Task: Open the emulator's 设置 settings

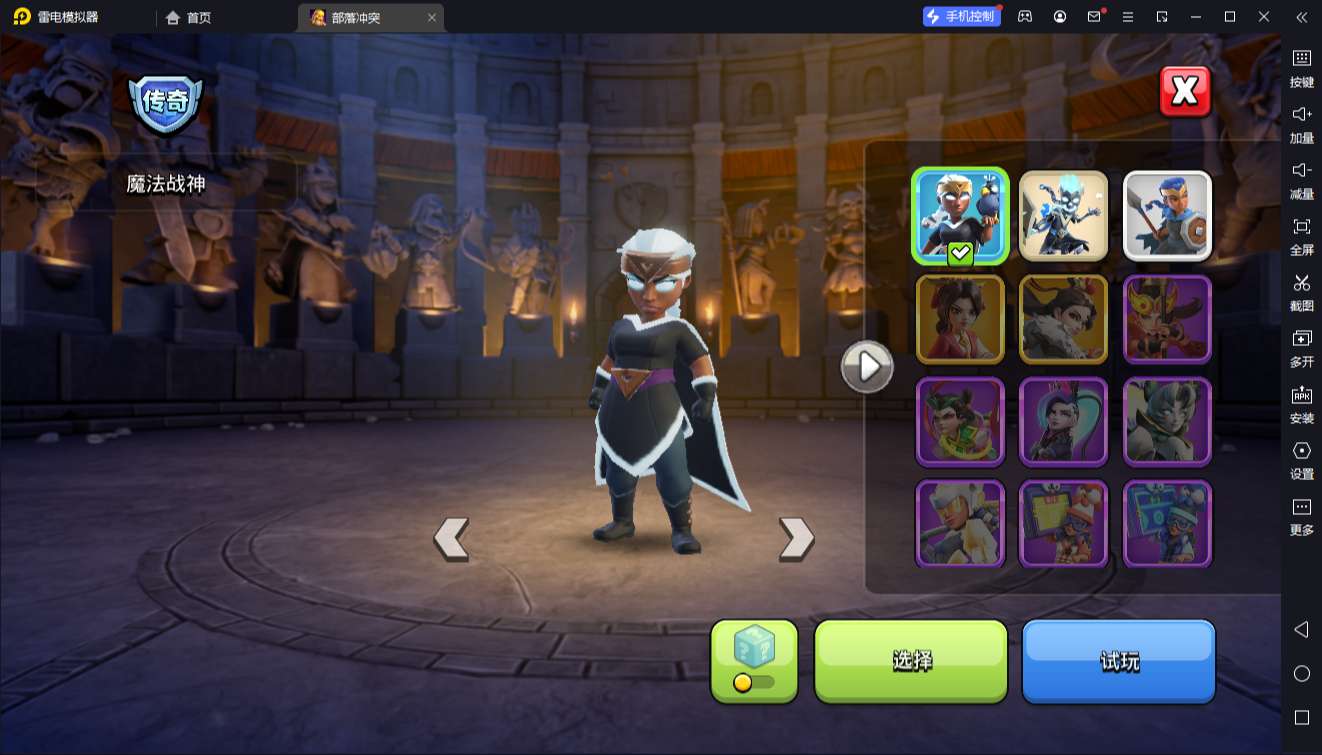Action: tap(1301, 459)
